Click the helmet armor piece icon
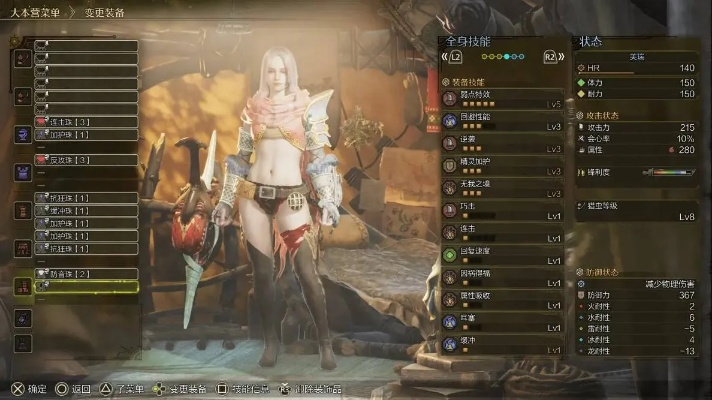 [x=22, y=58]
